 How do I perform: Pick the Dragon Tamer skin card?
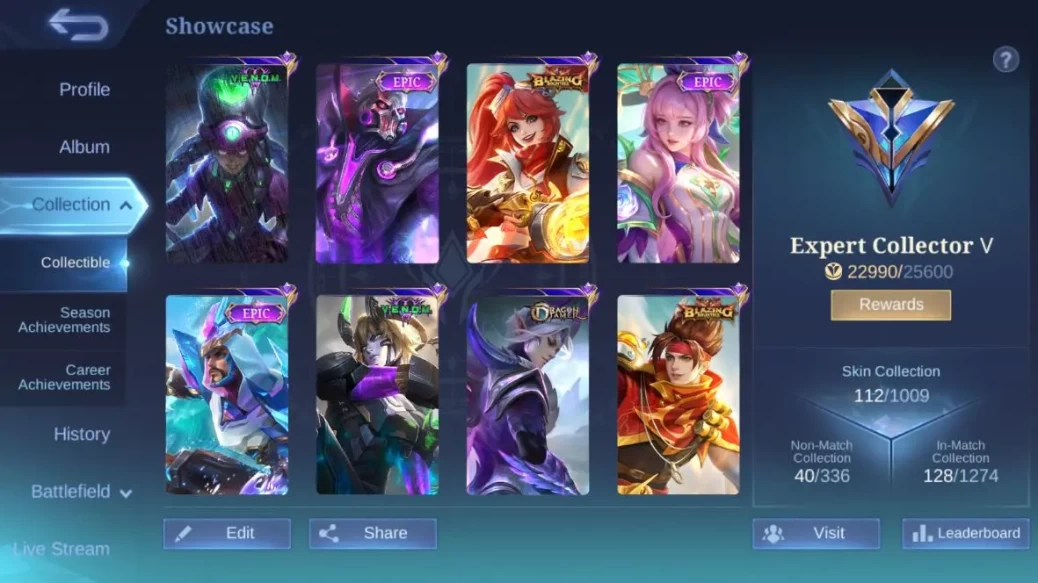pyautogui.click(x=527, y=394)
